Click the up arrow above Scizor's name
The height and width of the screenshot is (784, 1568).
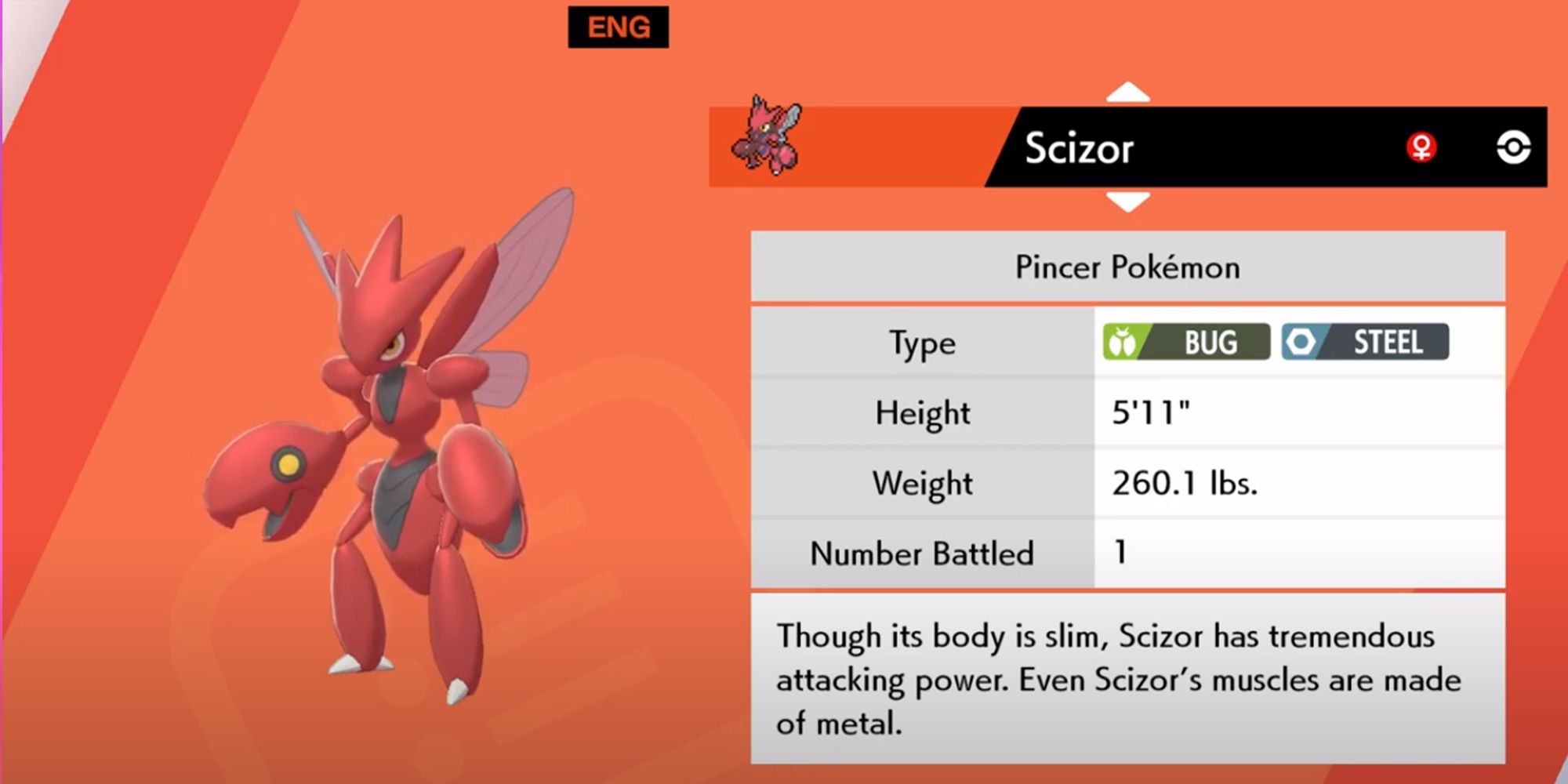click(1127, 93)
